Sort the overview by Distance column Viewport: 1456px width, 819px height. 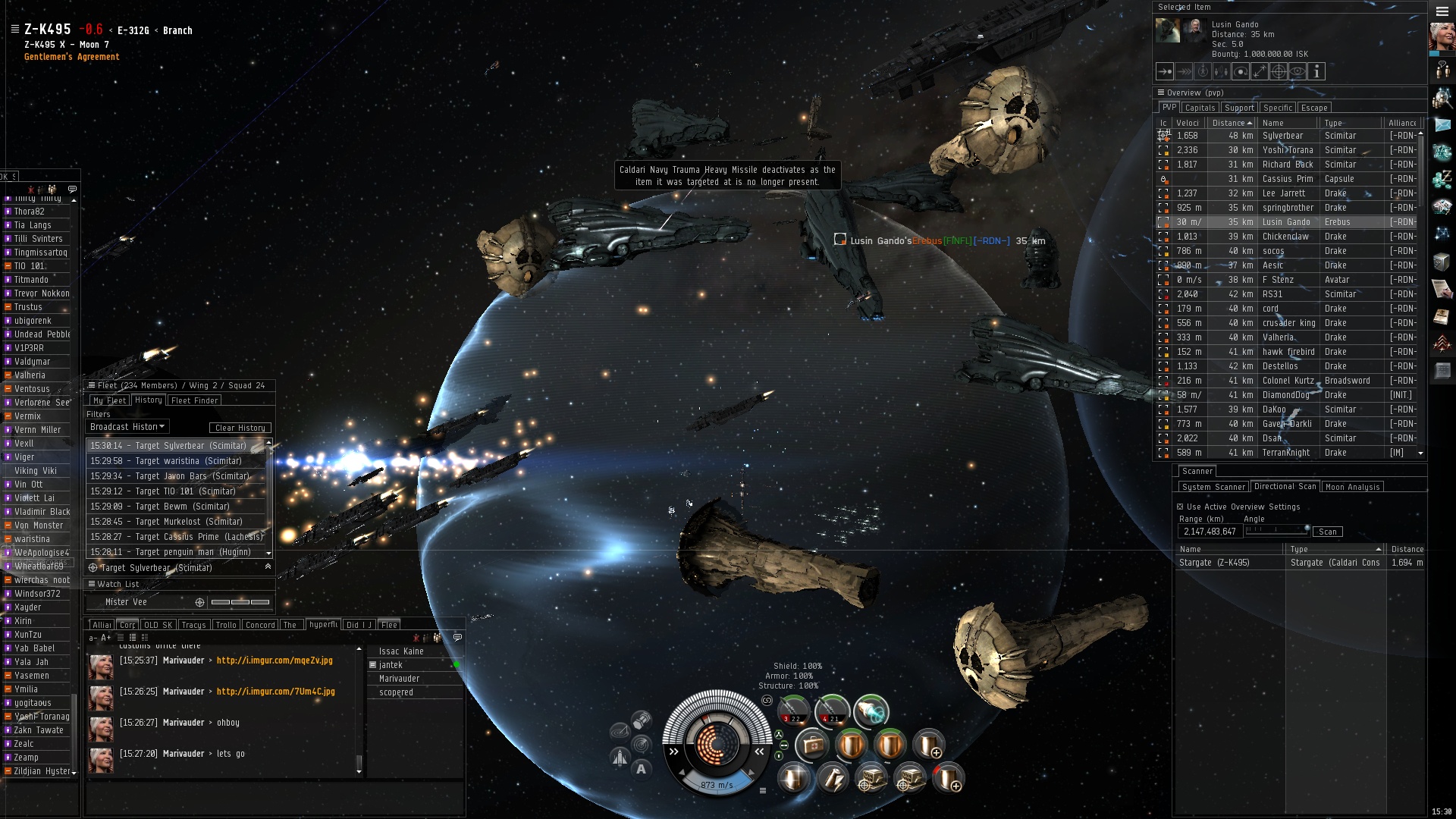[x=1228, y=123]
